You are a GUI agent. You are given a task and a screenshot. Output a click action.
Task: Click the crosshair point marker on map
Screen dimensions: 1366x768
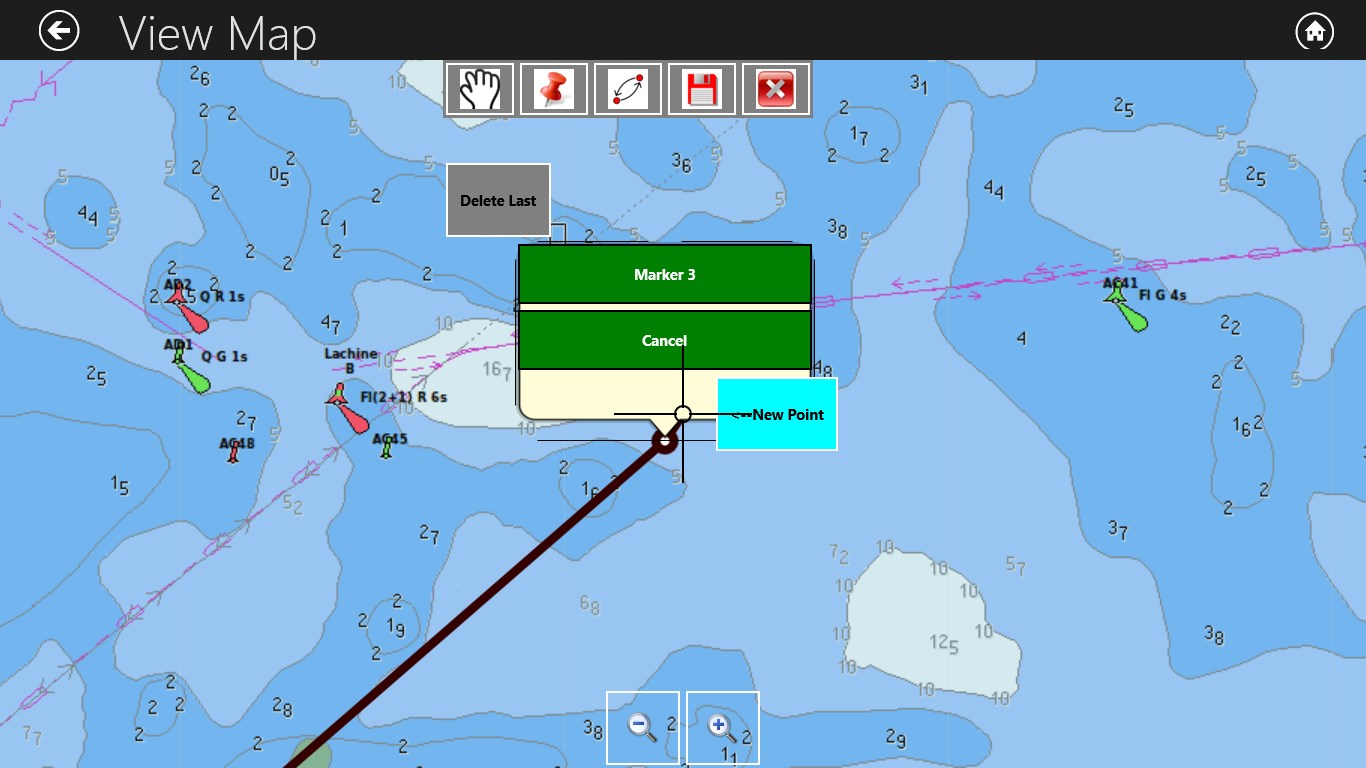[x=683, y=413]
